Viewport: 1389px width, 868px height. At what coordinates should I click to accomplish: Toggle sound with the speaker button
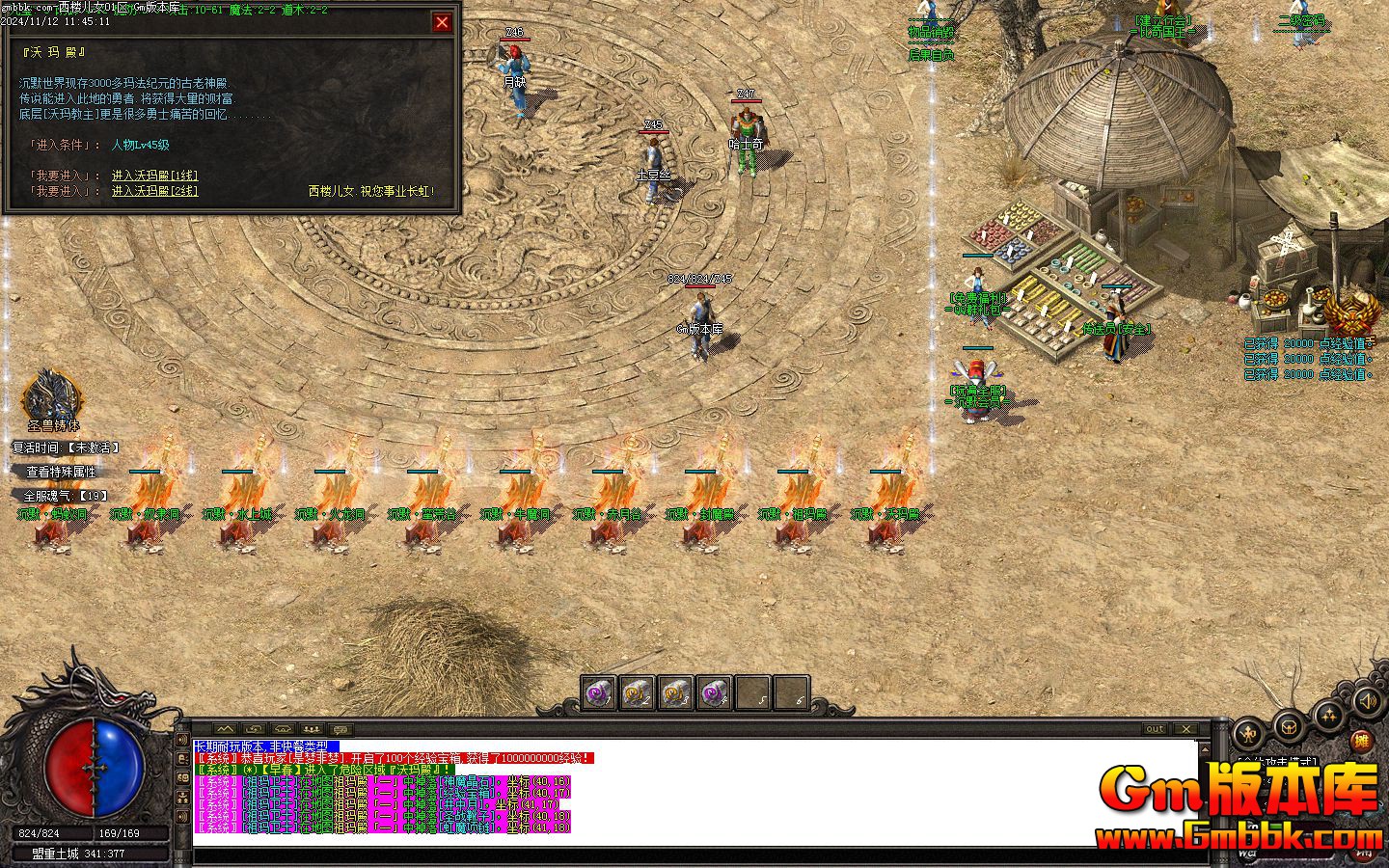coord(1366,701)
